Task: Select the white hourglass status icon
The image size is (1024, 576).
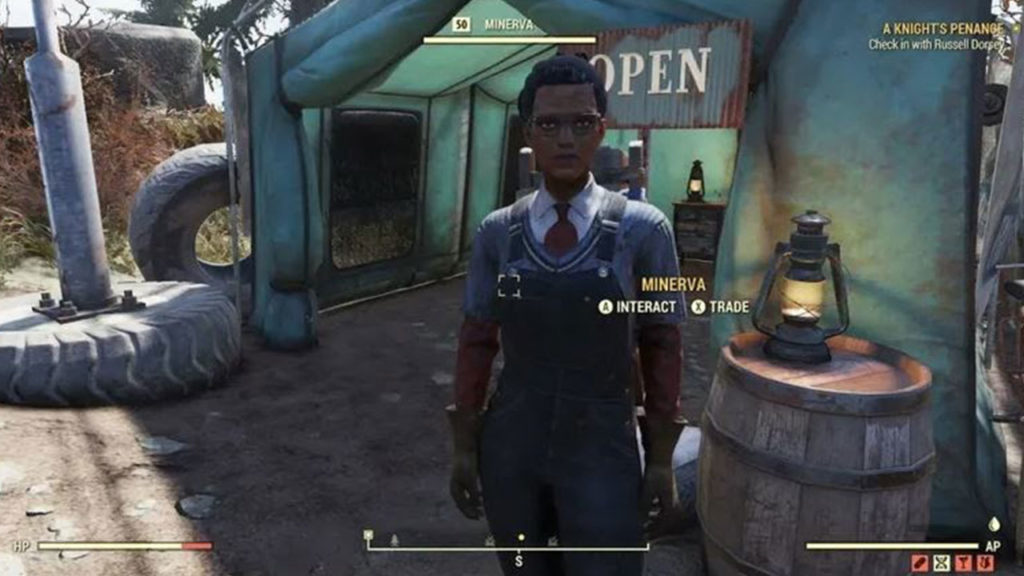Action: coord(941,563)
